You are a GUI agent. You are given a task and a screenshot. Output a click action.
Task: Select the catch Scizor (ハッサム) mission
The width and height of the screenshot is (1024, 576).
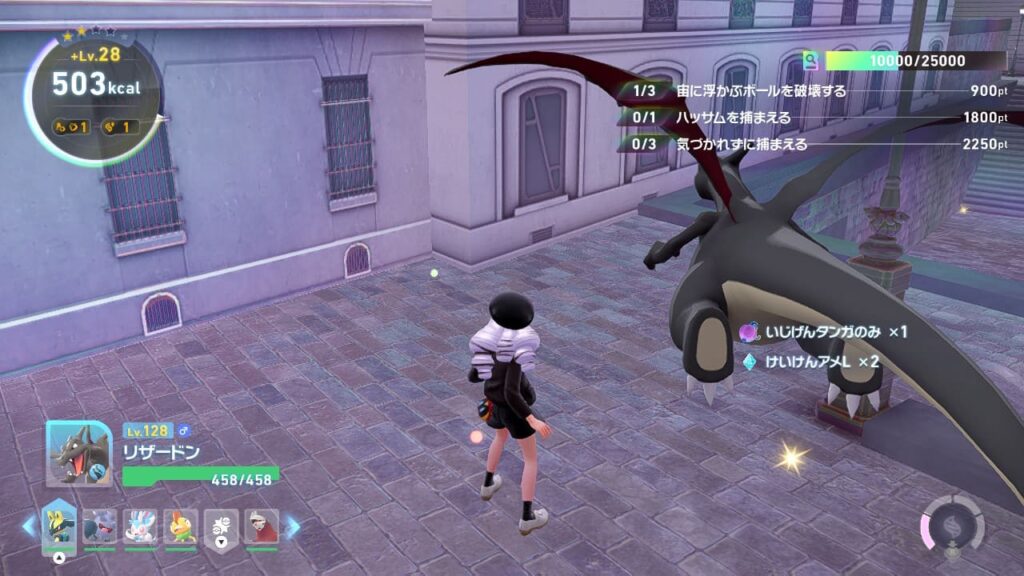(733, 117)
